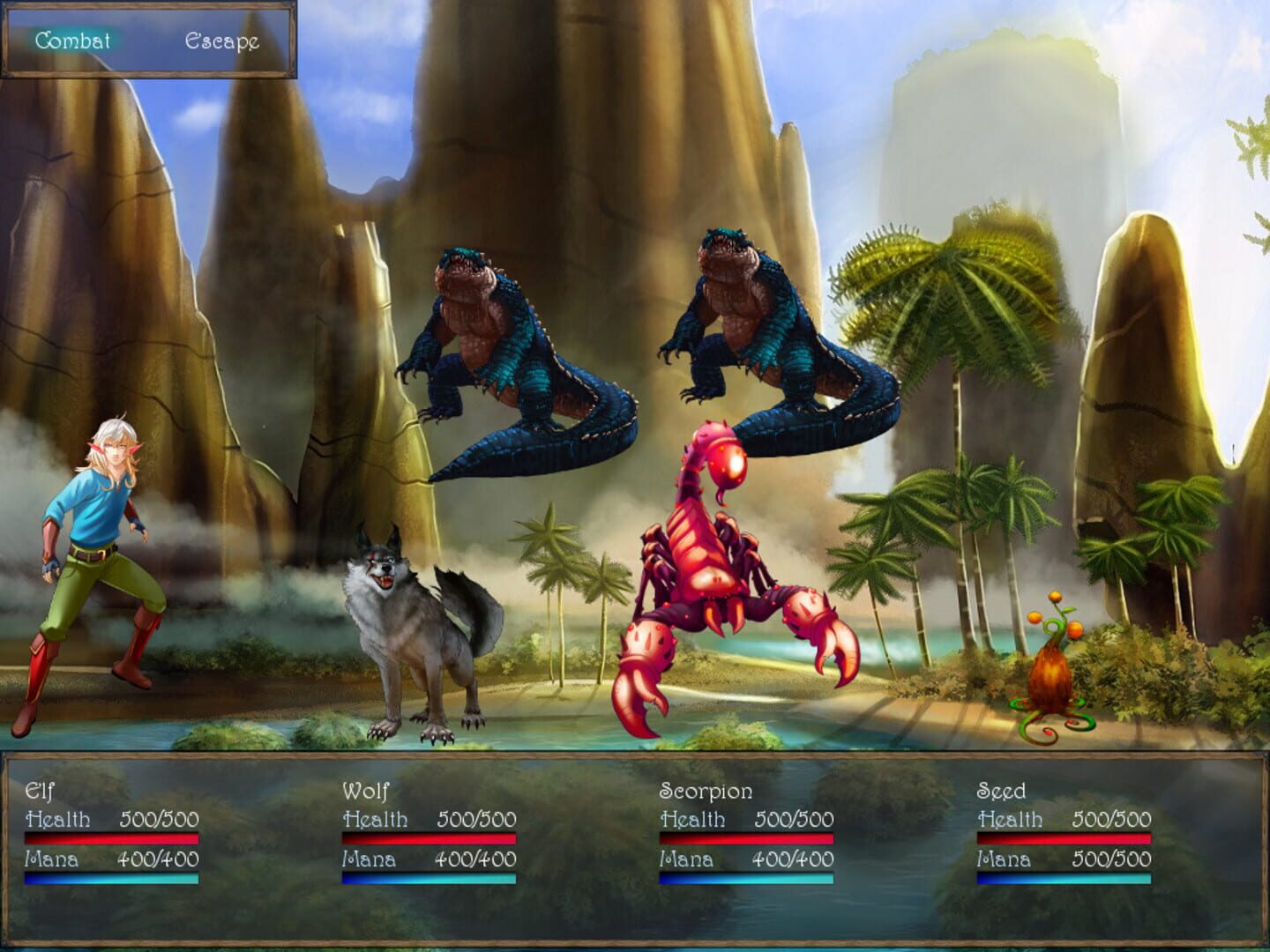
Task: Select the Scorpion name label
Action: coord(706,792)
